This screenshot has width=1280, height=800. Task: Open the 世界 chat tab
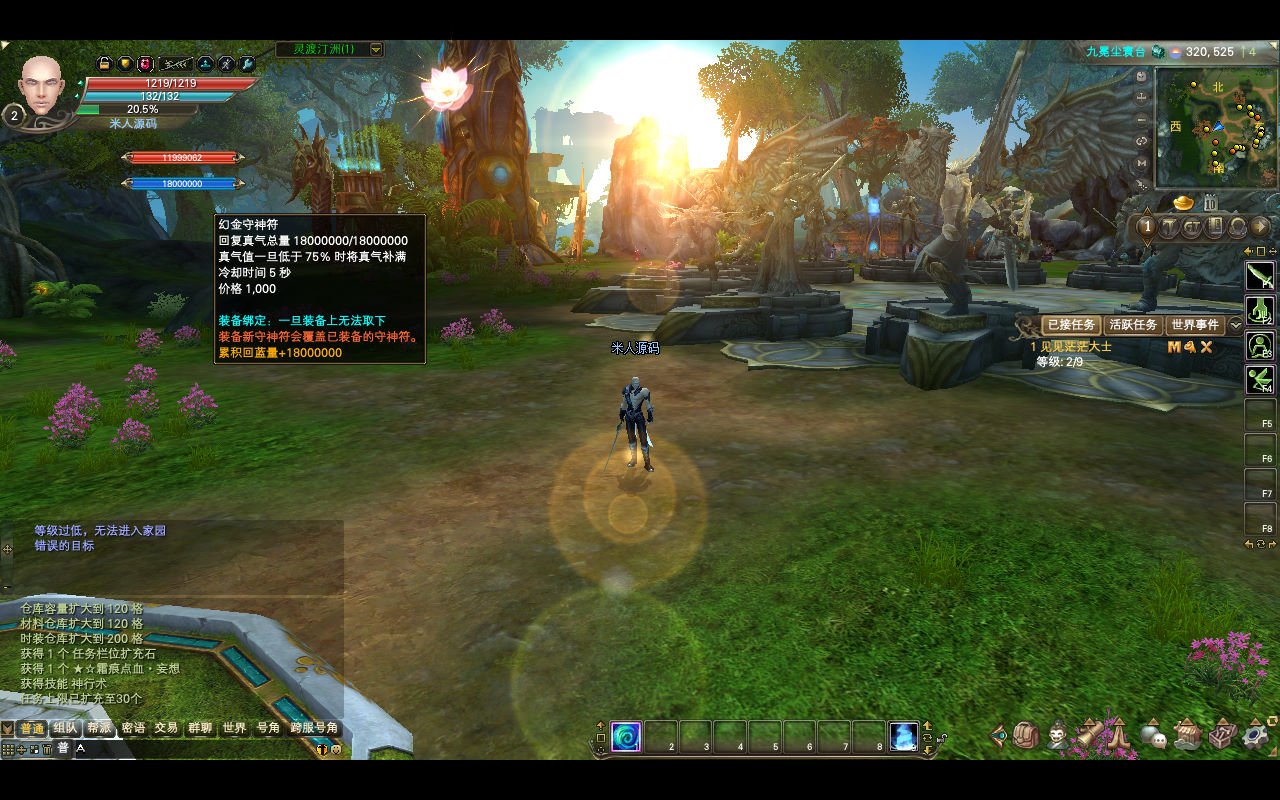(234, 728)
